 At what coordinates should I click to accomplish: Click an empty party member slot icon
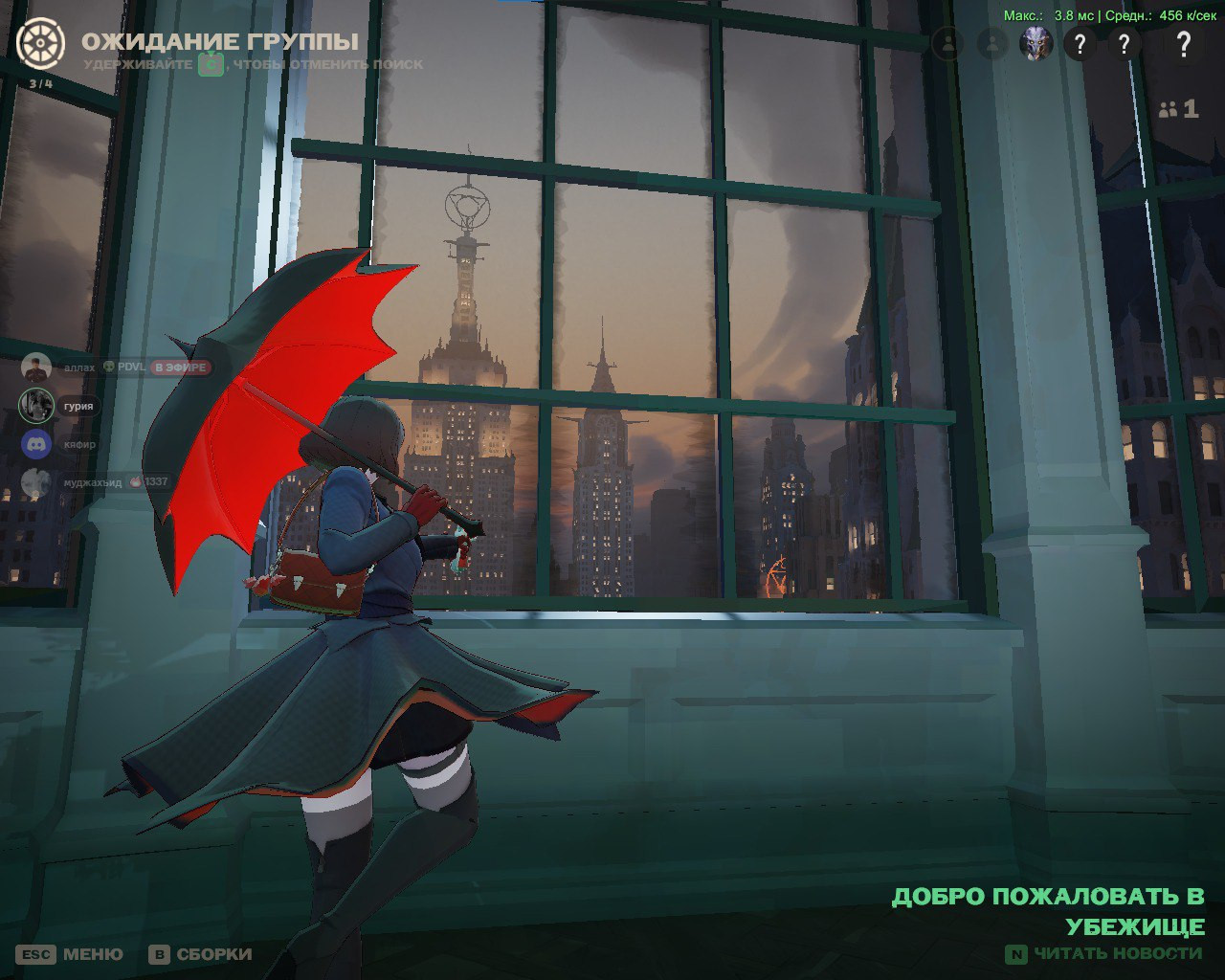point(947,44)
